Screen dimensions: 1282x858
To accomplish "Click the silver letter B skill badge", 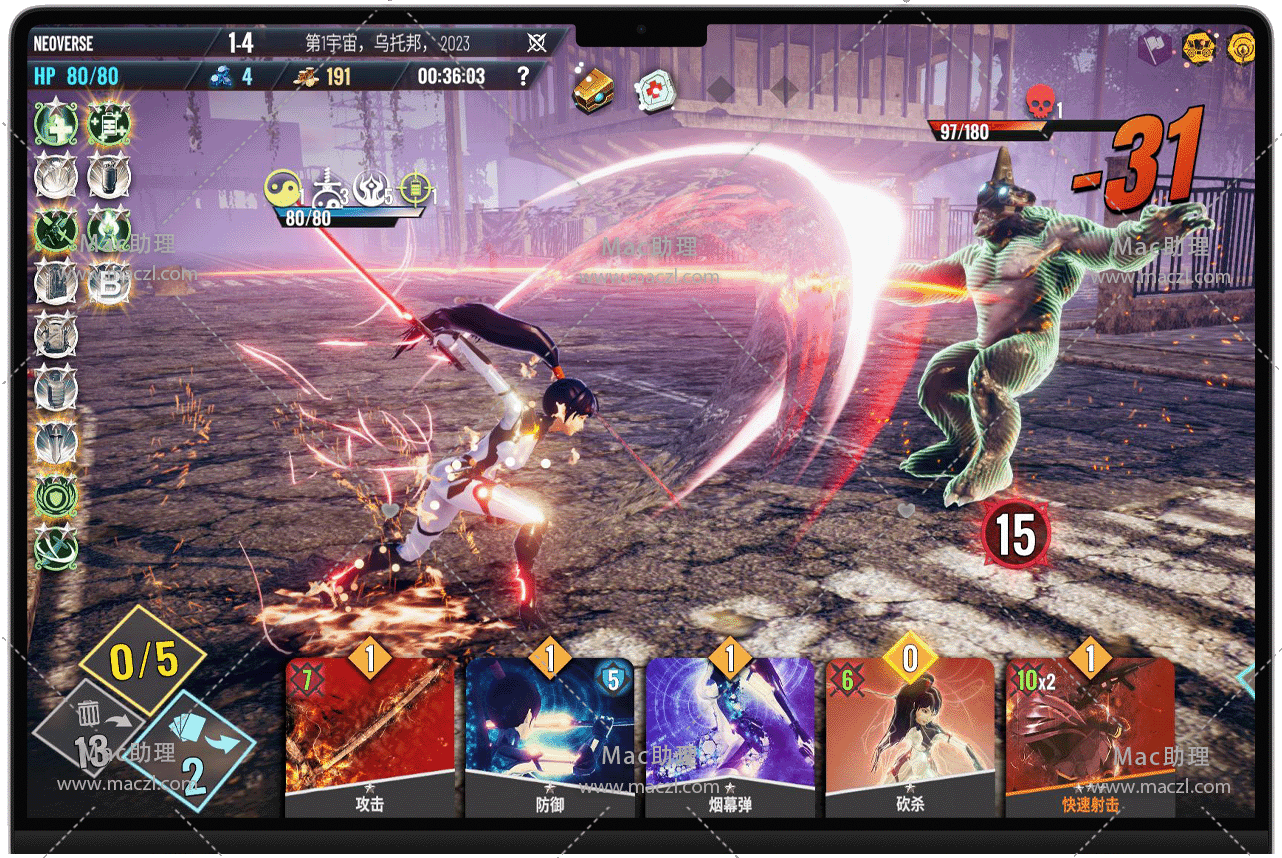I will [108, 283].
